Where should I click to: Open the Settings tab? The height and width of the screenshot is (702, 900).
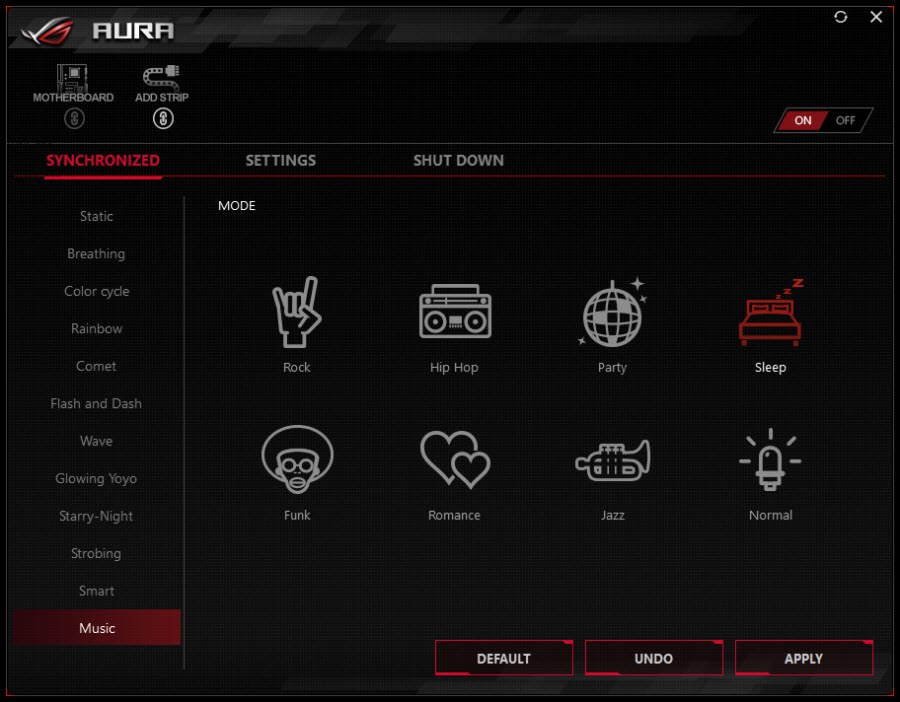(281, 160)
